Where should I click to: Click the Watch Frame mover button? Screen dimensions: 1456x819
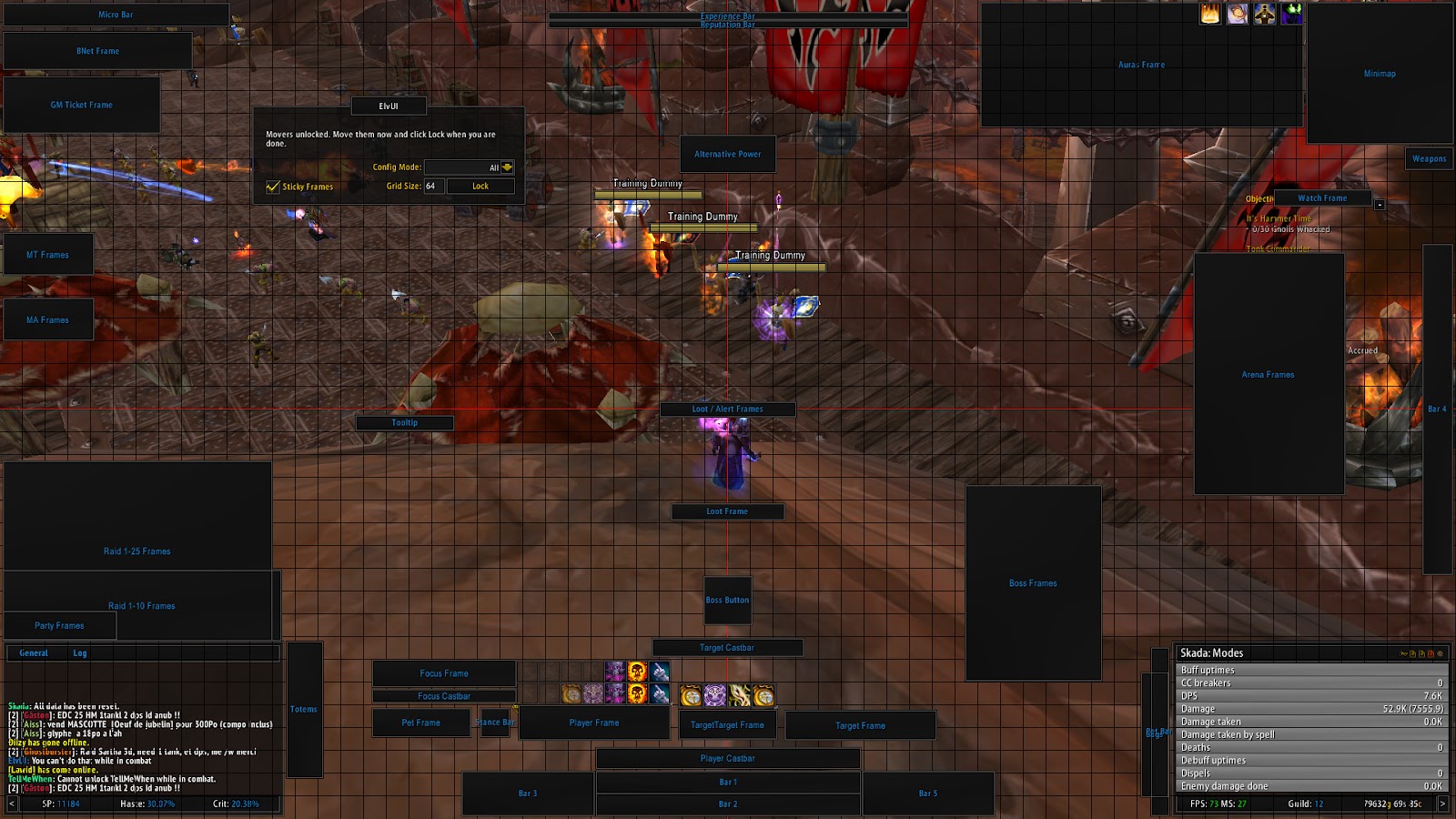(1320, 197)
